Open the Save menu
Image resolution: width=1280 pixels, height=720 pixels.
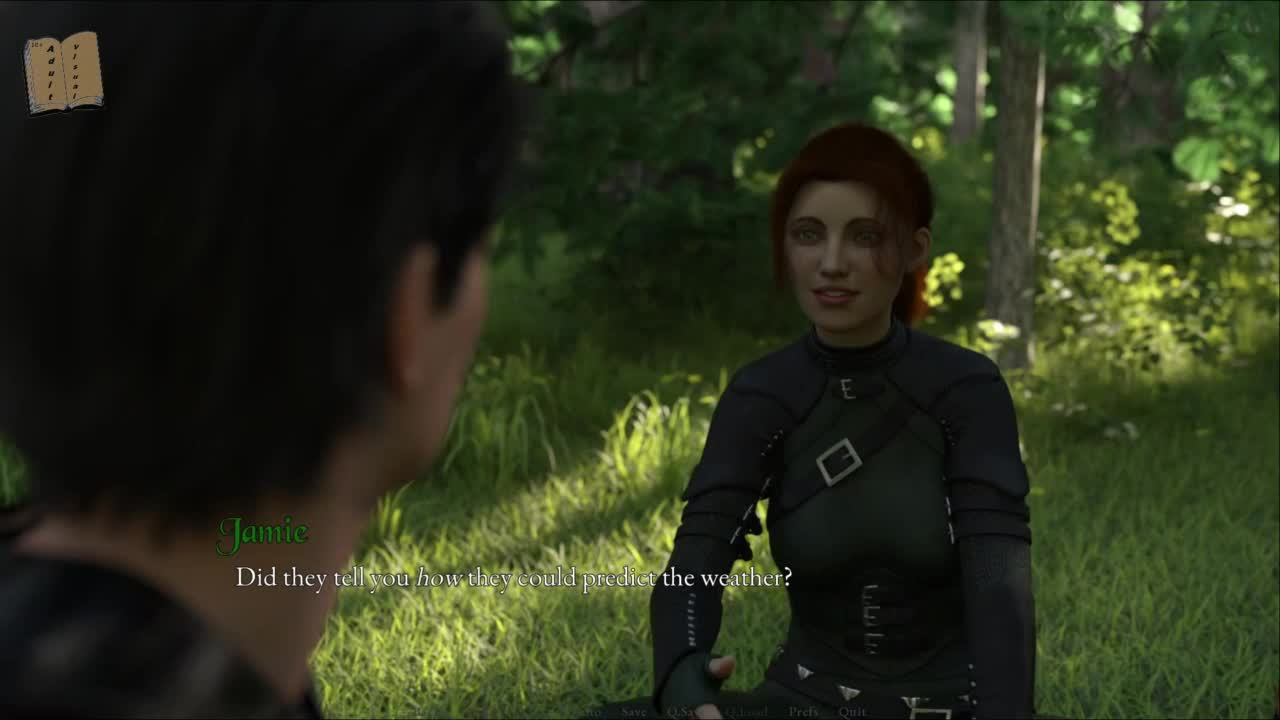click(x=634, y=711)
